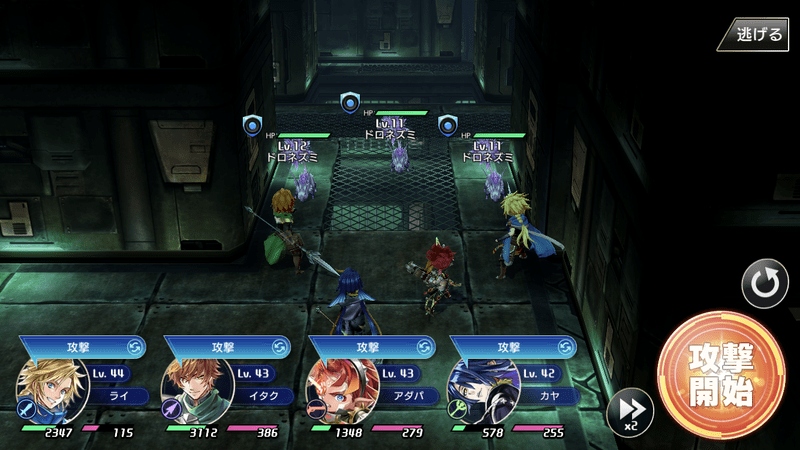Start the attack with 攻撃開始
Screen dimensions: 800x450
pos(717,374)
